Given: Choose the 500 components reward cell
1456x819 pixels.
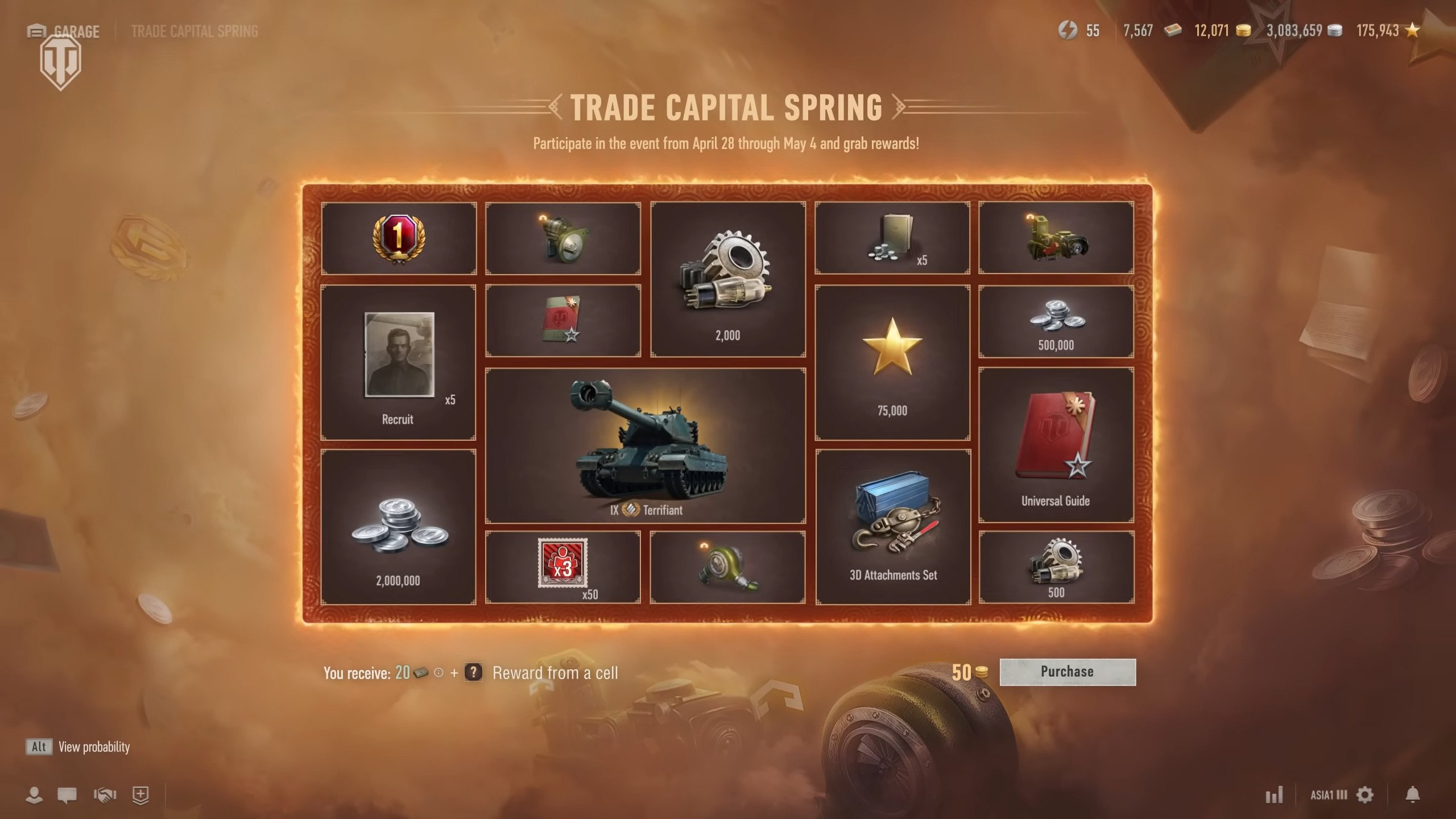Looking at the screenshot, I should pos(1056,567).
